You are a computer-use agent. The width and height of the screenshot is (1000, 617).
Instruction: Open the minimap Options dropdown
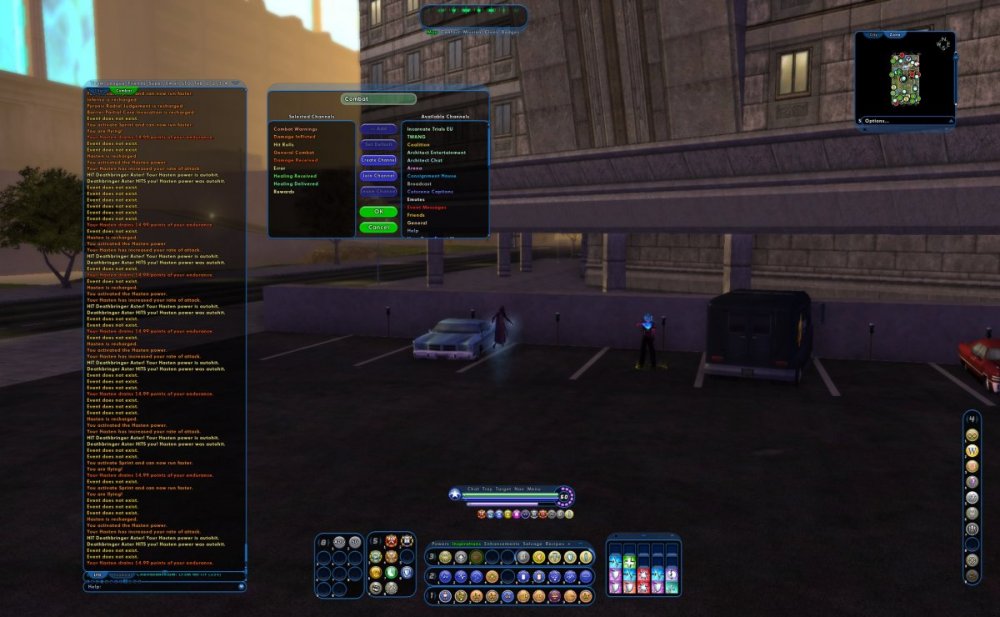(x=877, y=121)
